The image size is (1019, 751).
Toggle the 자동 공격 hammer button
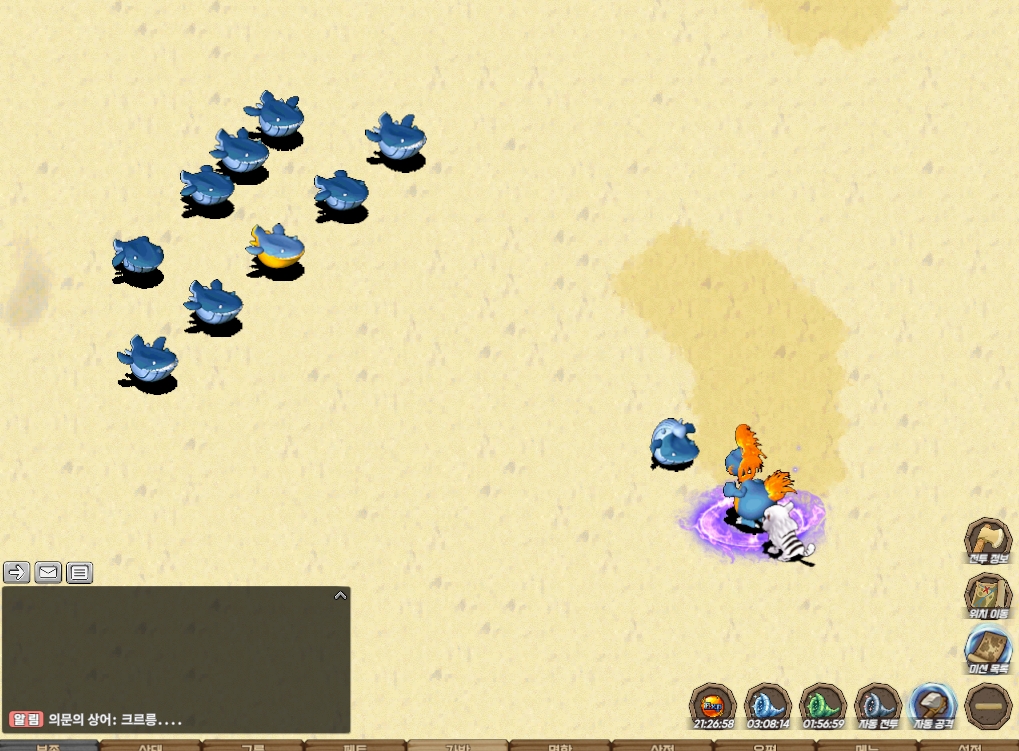(x=933, y=706)
